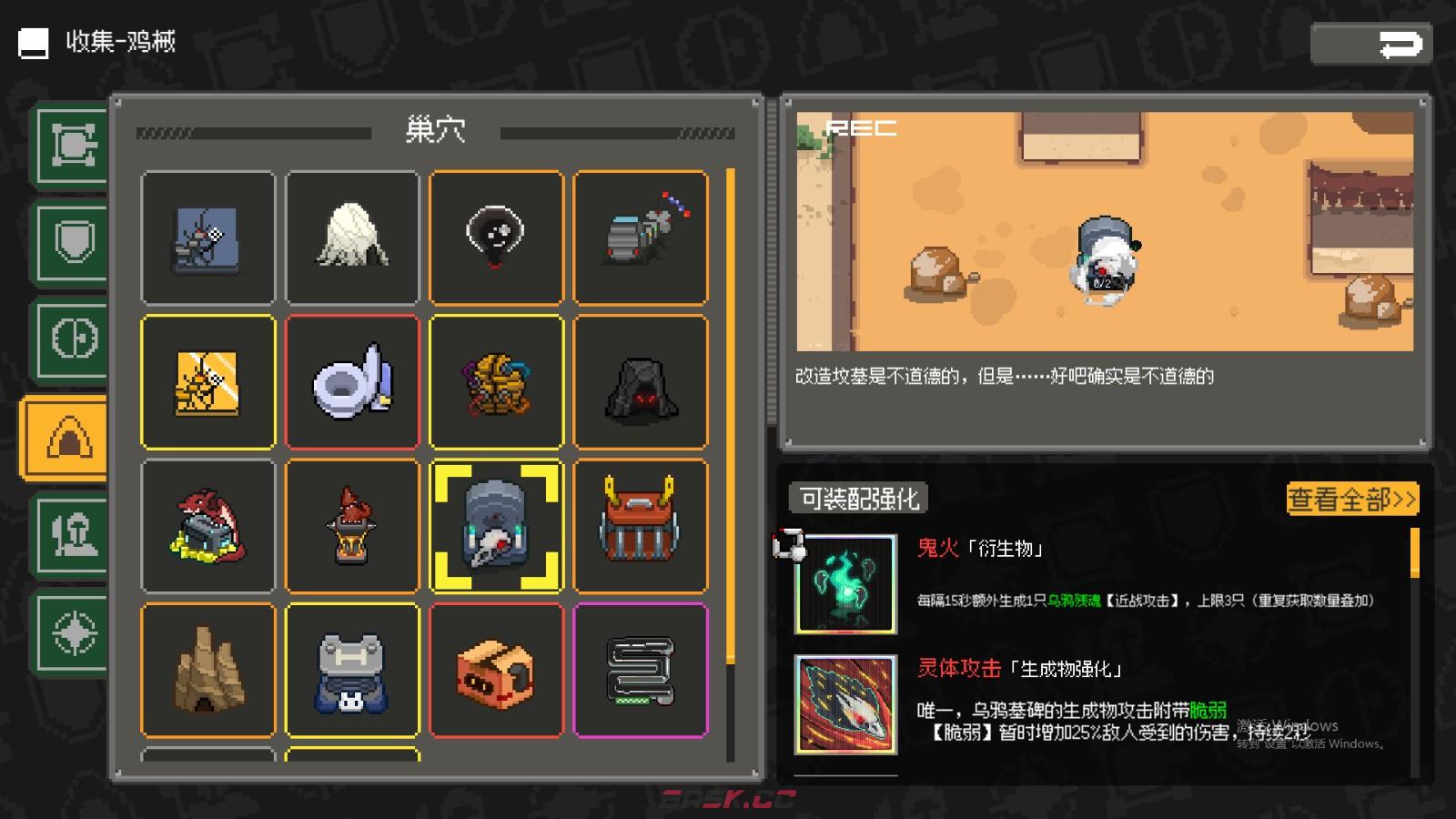Expand the purple-bordered maze-pattern collection entry

pos(641,670)
